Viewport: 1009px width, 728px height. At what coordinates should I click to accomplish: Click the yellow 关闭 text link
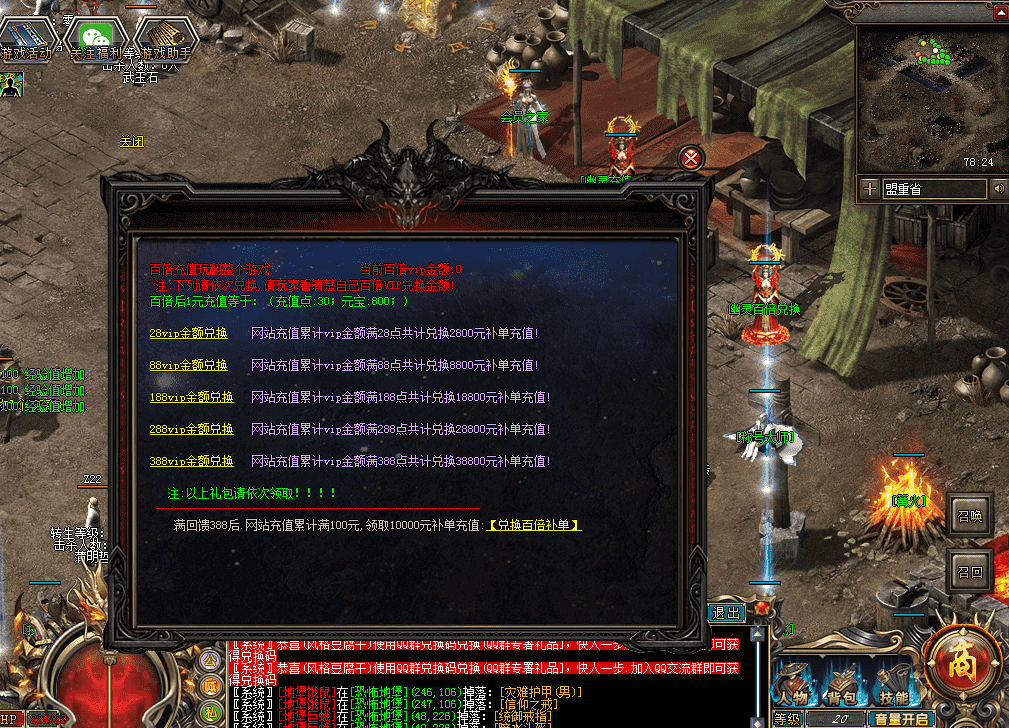pos(132,142)
